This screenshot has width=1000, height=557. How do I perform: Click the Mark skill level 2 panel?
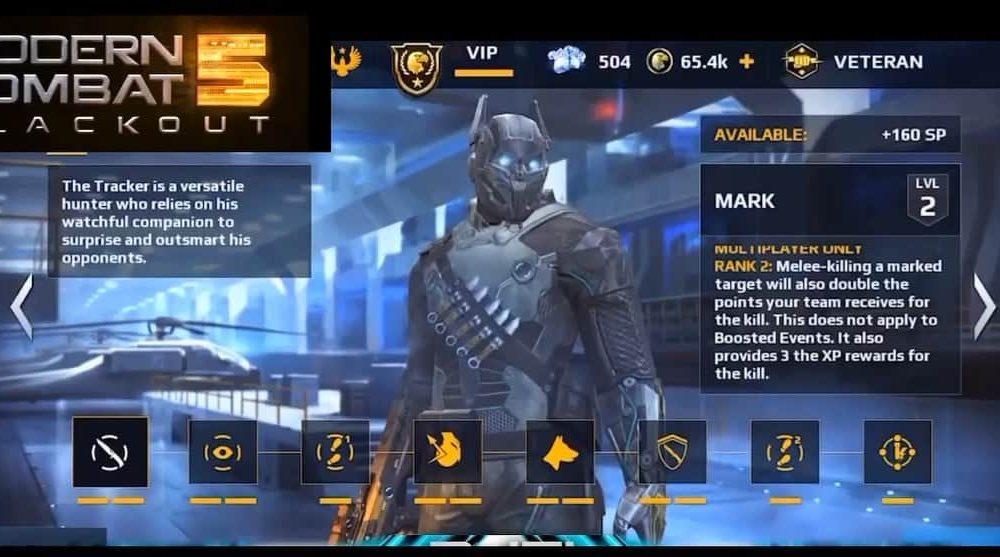[830, 200]
